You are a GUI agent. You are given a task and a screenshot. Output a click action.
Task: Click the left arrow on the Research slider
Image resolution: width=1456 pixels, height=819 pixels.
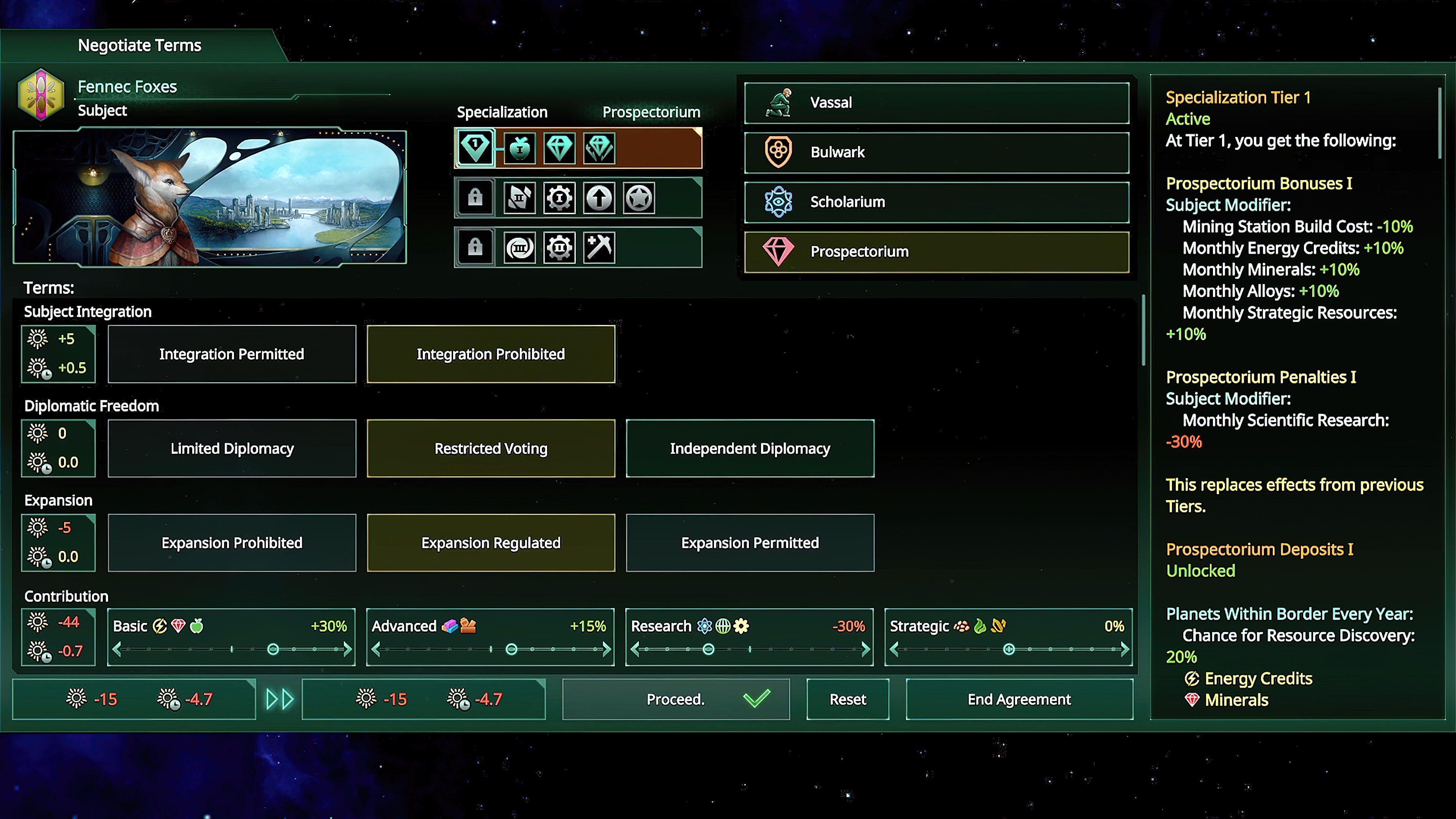click(635, 649)
